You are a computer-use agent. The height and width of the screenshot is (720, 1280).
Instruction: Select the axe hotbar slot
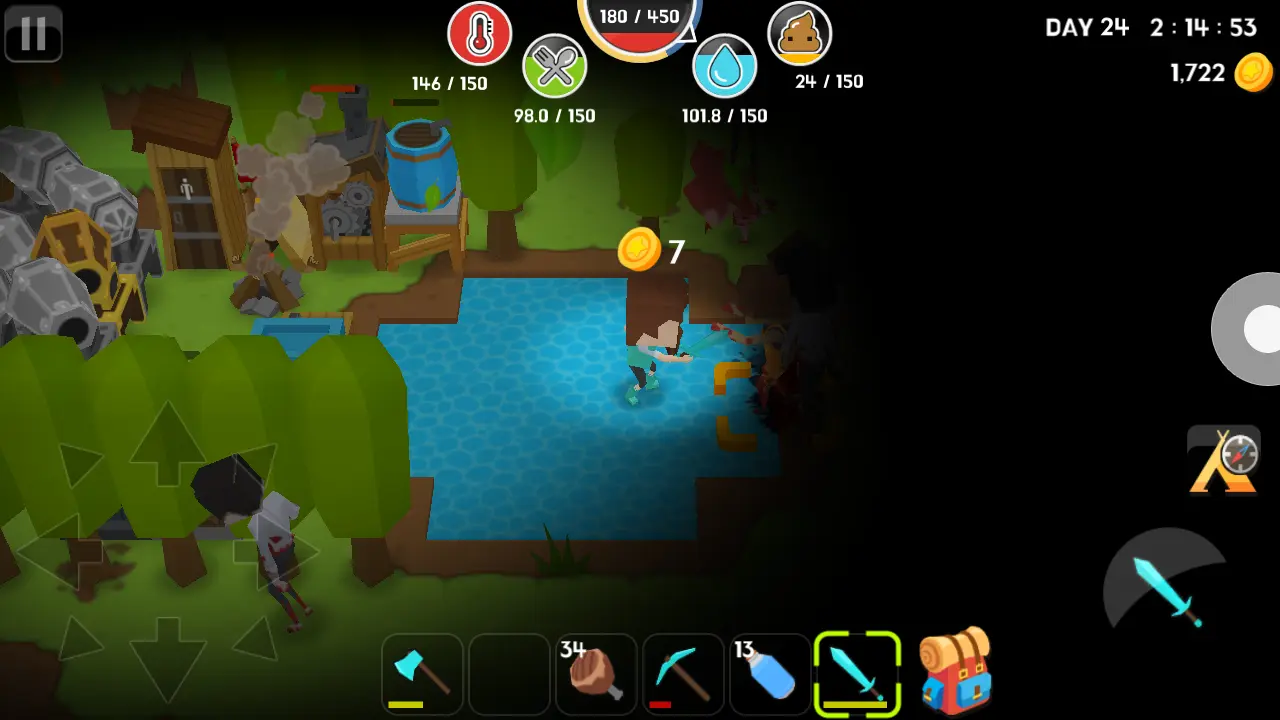(422, 674)
